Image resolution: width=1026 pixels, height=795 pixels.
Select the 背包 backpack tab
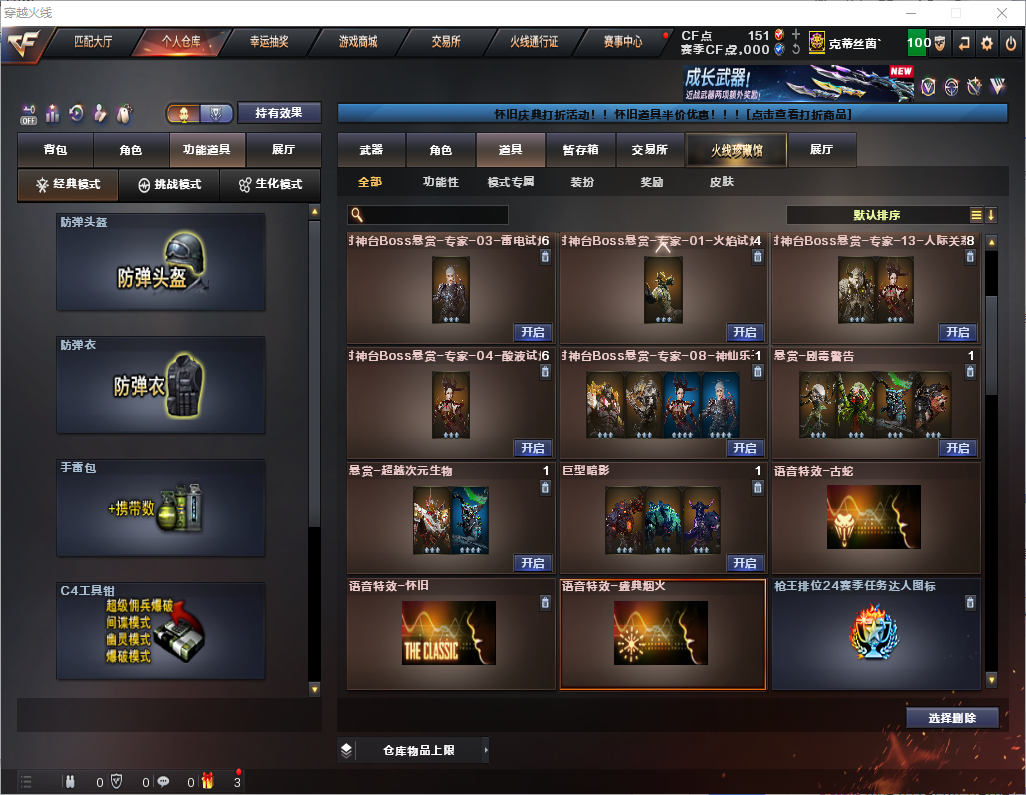[55, 150]
